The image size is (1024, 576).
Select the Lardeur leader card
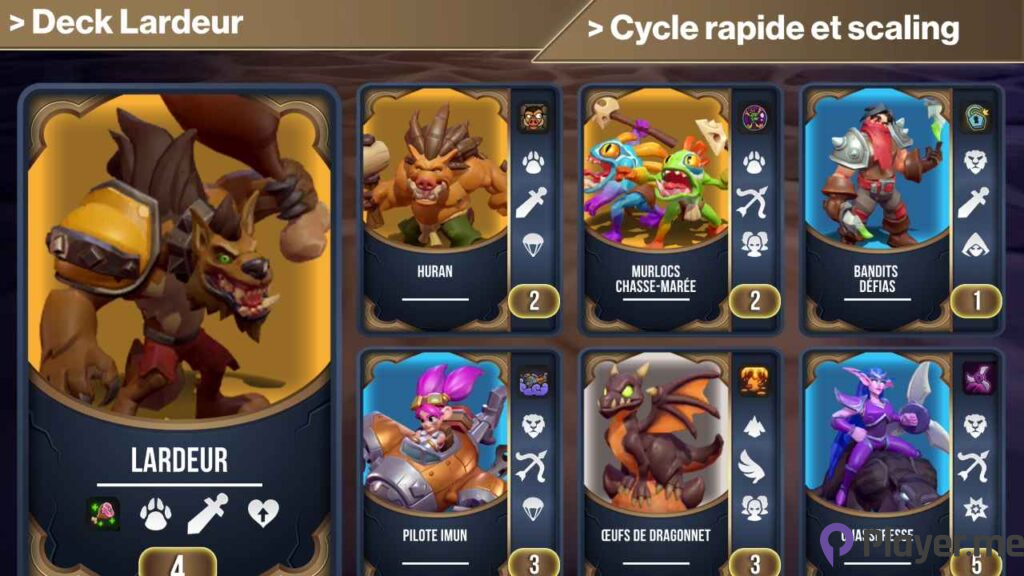[180, 300]
